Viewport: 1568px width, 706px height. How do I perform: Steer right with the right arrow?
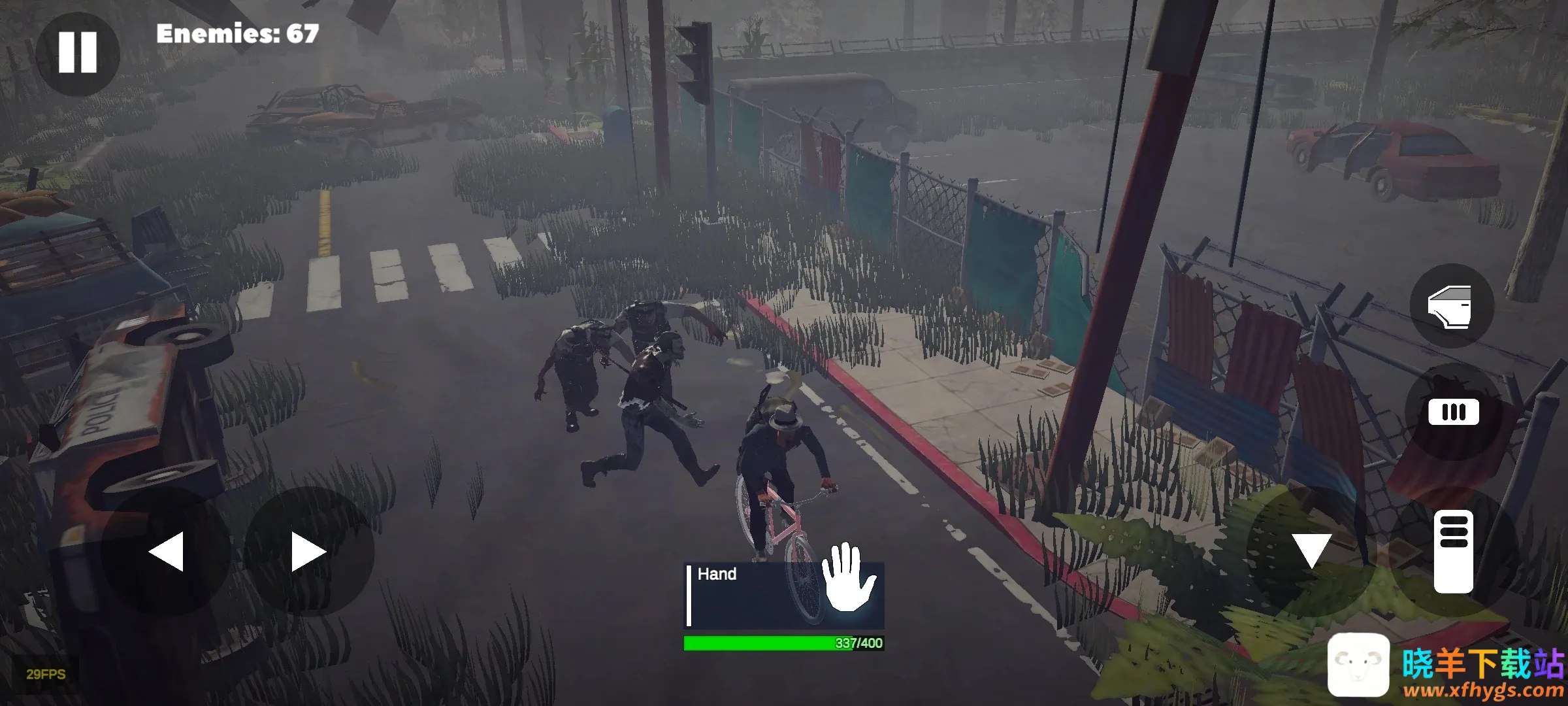coord(308,551)
